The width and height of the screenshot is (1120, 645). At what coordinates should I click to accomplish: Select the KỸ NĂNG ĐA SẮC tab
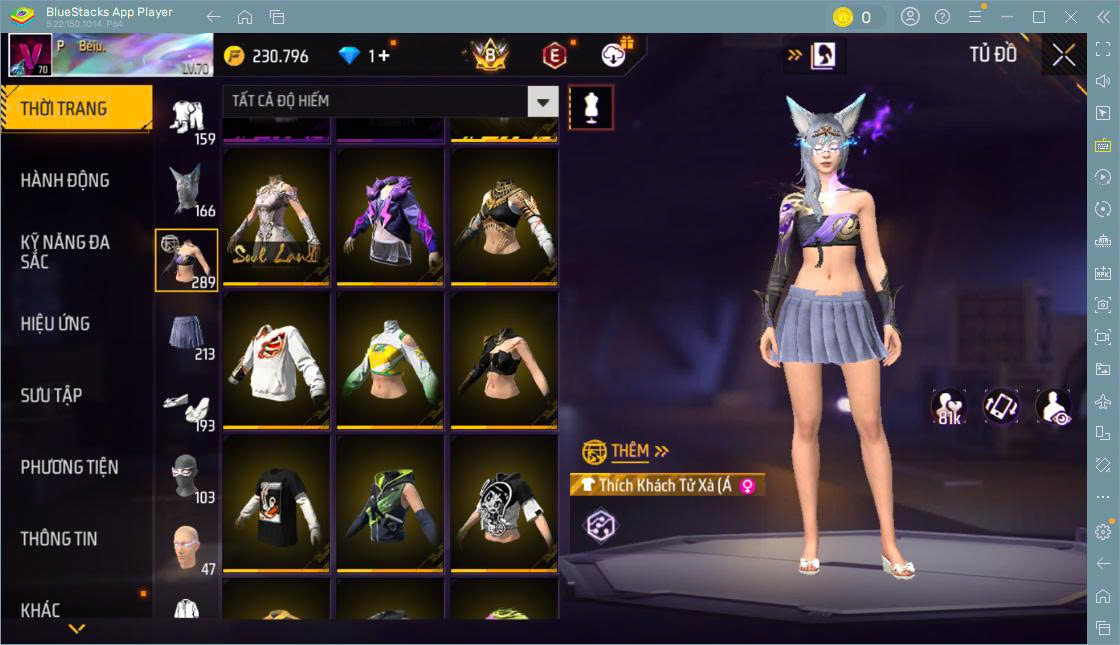(65, 252)
